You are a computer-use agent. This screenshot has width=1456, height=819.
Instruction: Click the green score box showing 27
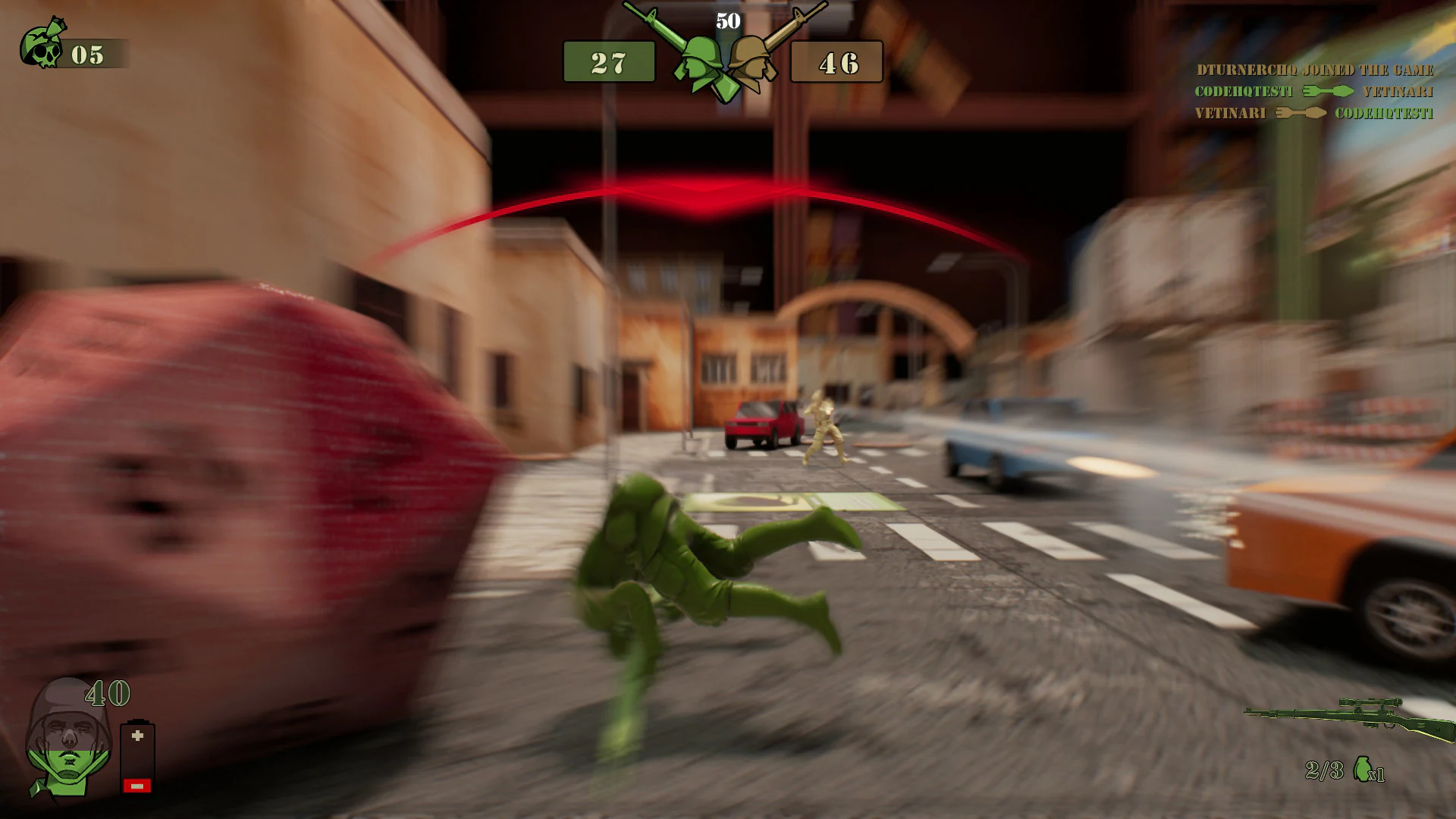(611, 61)
